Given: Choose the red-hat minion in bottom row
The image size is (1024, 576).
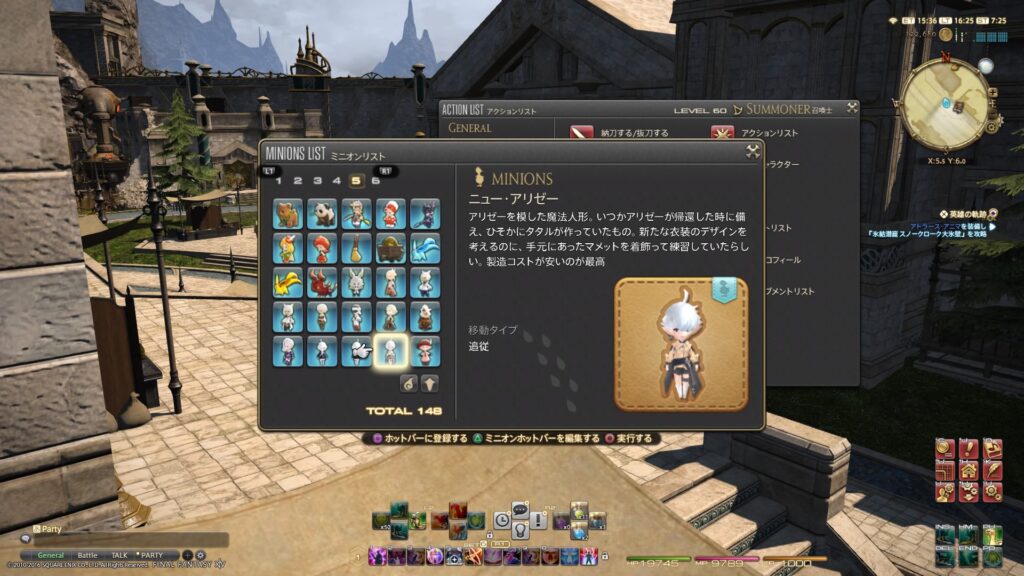Looking at the screenshot, I should [x=424, y=350].
